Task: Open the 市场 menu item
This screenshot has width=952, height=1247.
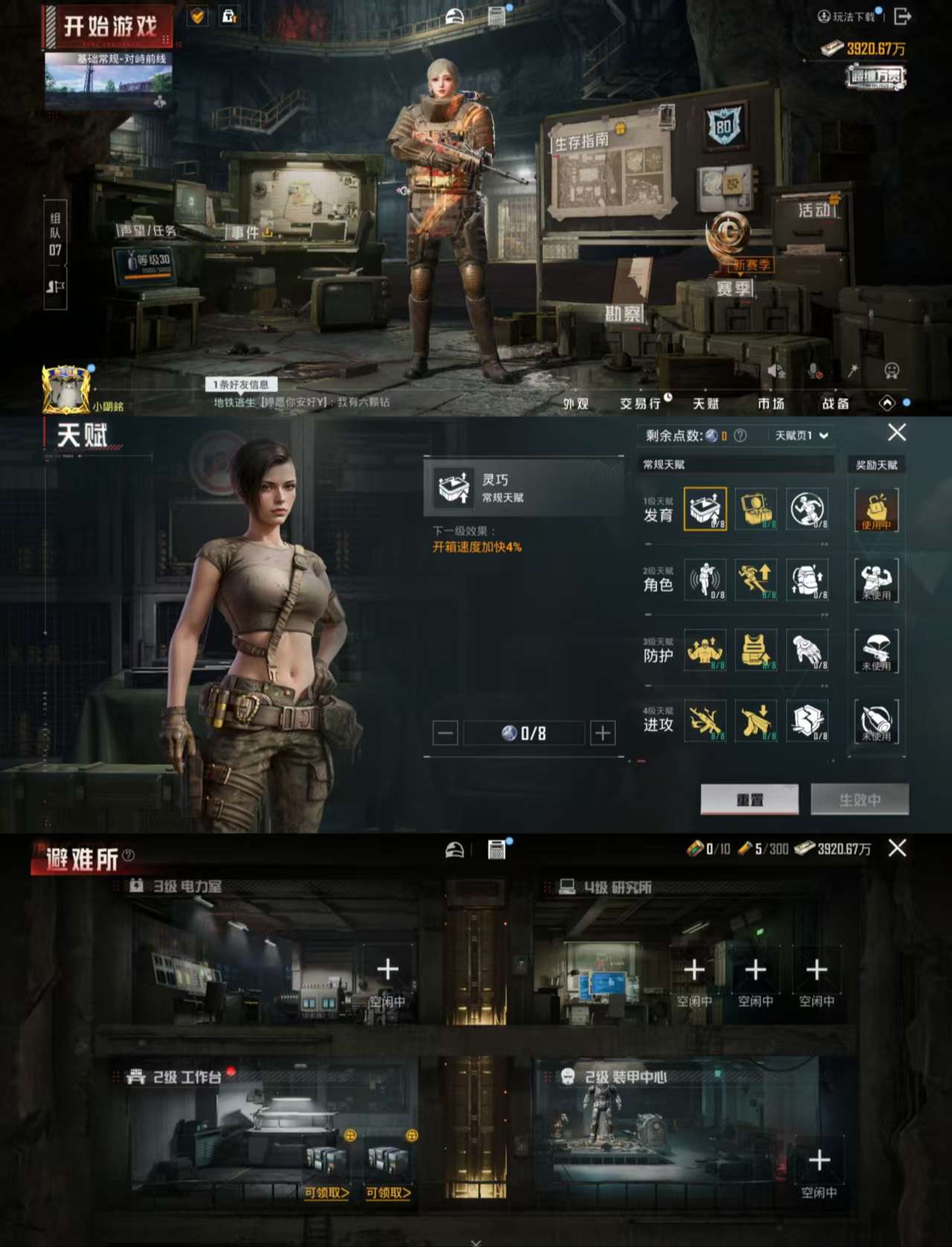Action: click(771, 405)
